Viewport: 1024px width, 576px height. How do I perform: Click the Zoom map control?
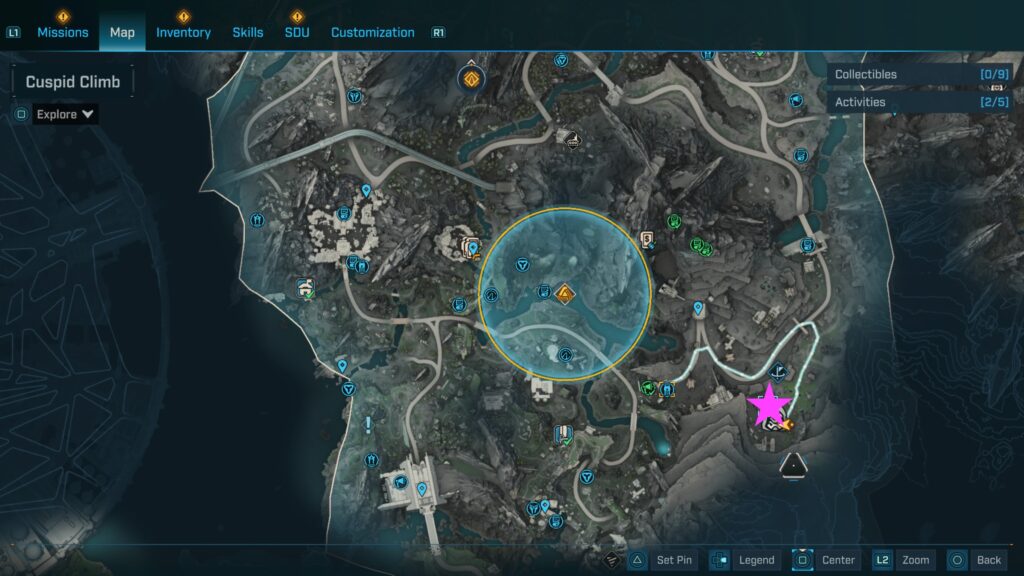tap(903, 560)
